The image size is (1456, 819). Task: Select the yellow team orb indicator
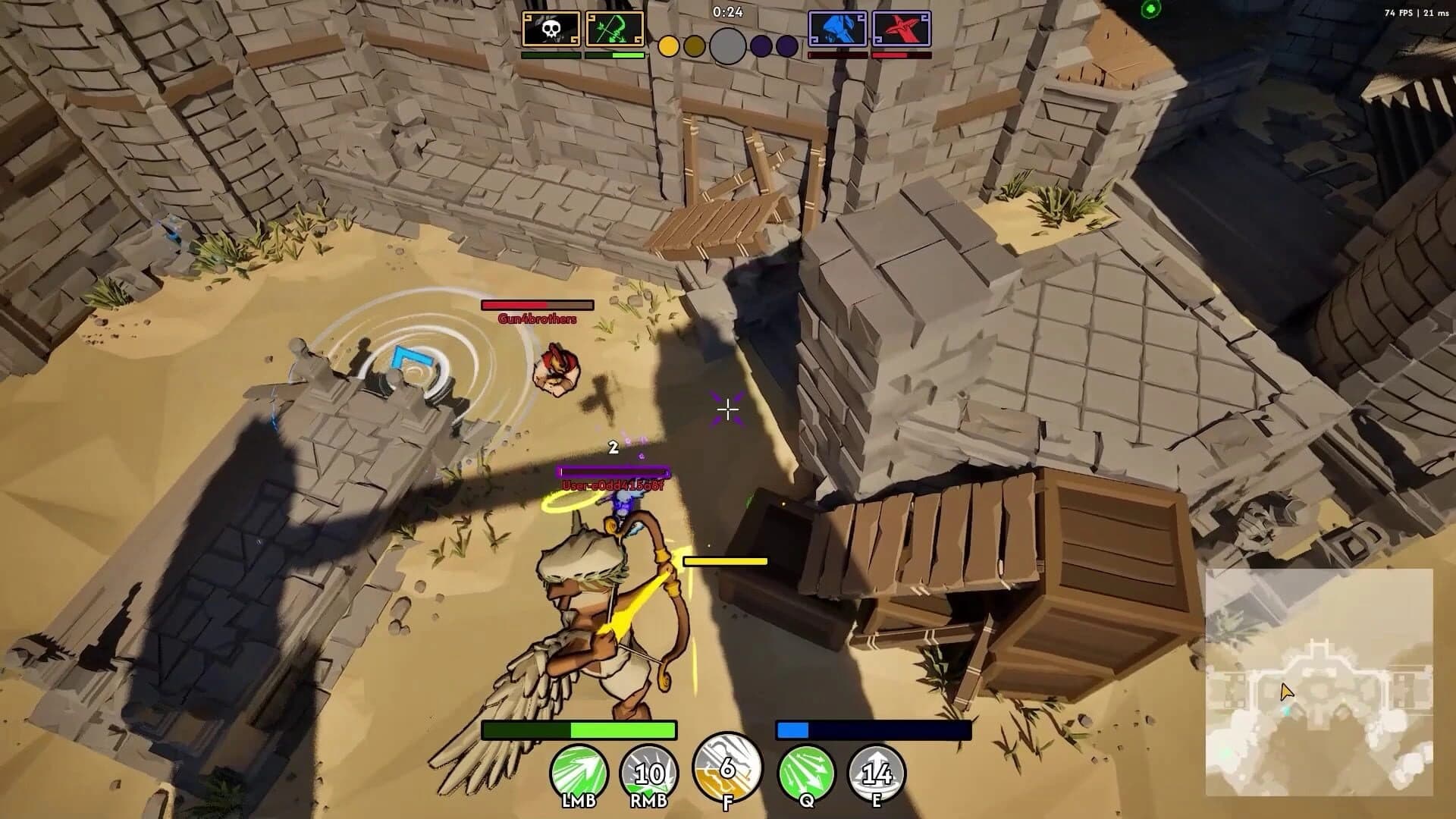[x=669, y=47]
